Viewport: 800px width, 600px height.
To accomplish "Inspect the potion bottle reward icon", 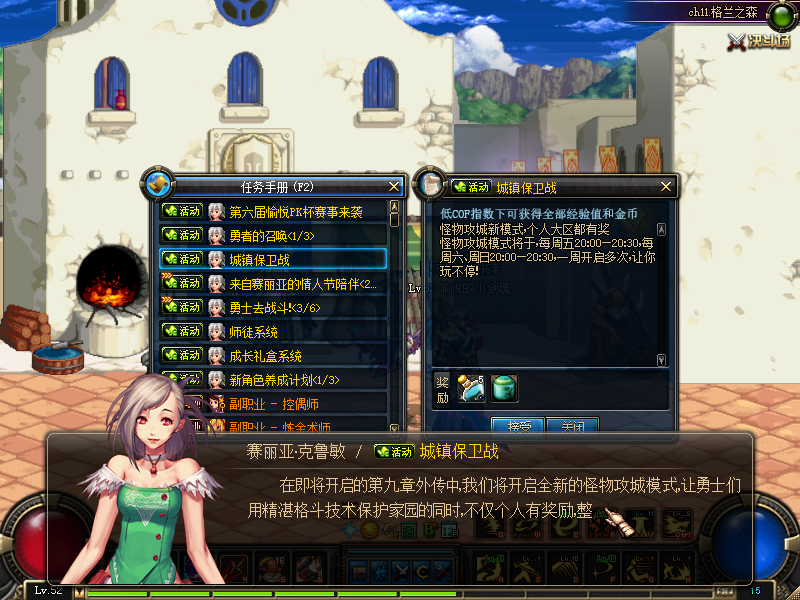I will 471,387.
